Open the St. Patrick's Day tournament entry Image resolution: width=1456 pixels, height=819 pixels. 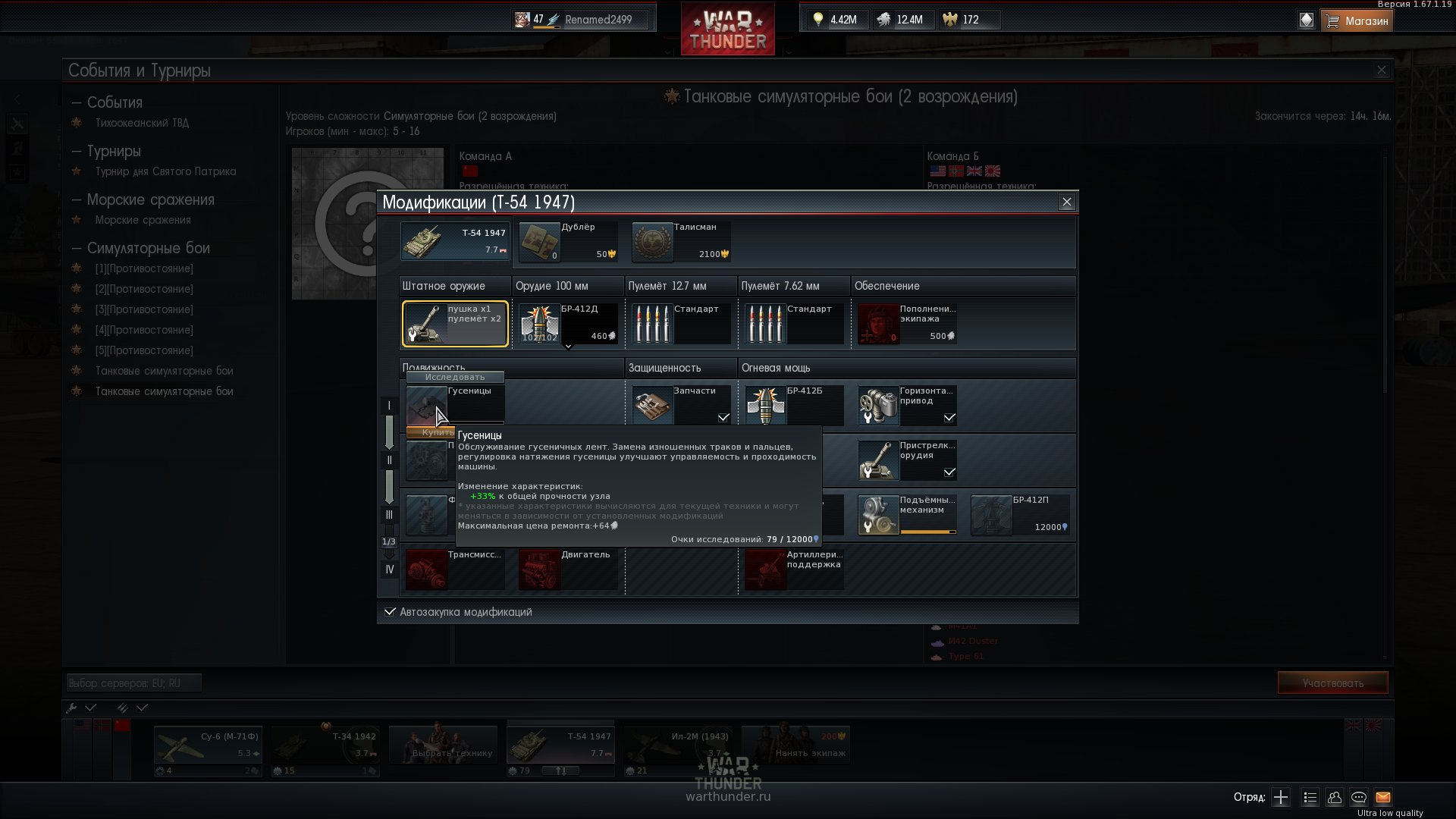tap(165, 171)
